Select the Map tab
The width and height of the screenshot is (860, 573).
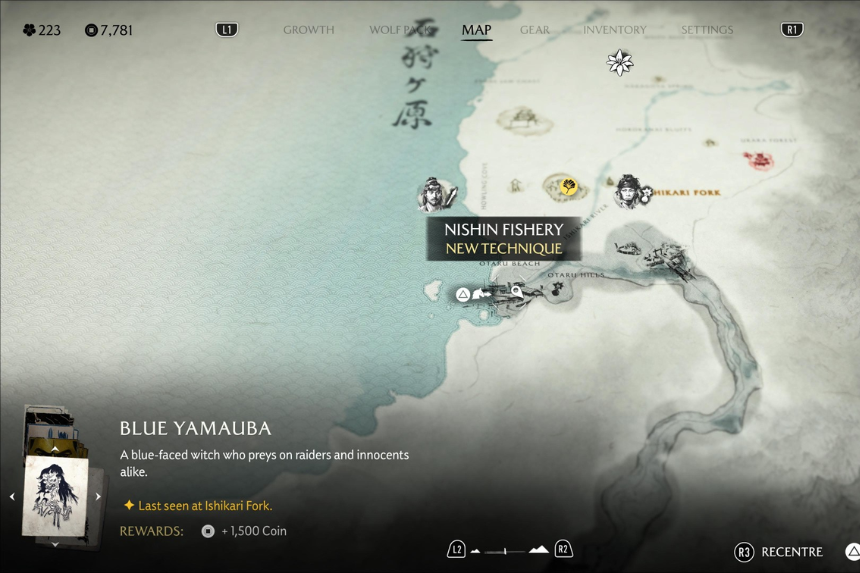click(x=476, y=30)
